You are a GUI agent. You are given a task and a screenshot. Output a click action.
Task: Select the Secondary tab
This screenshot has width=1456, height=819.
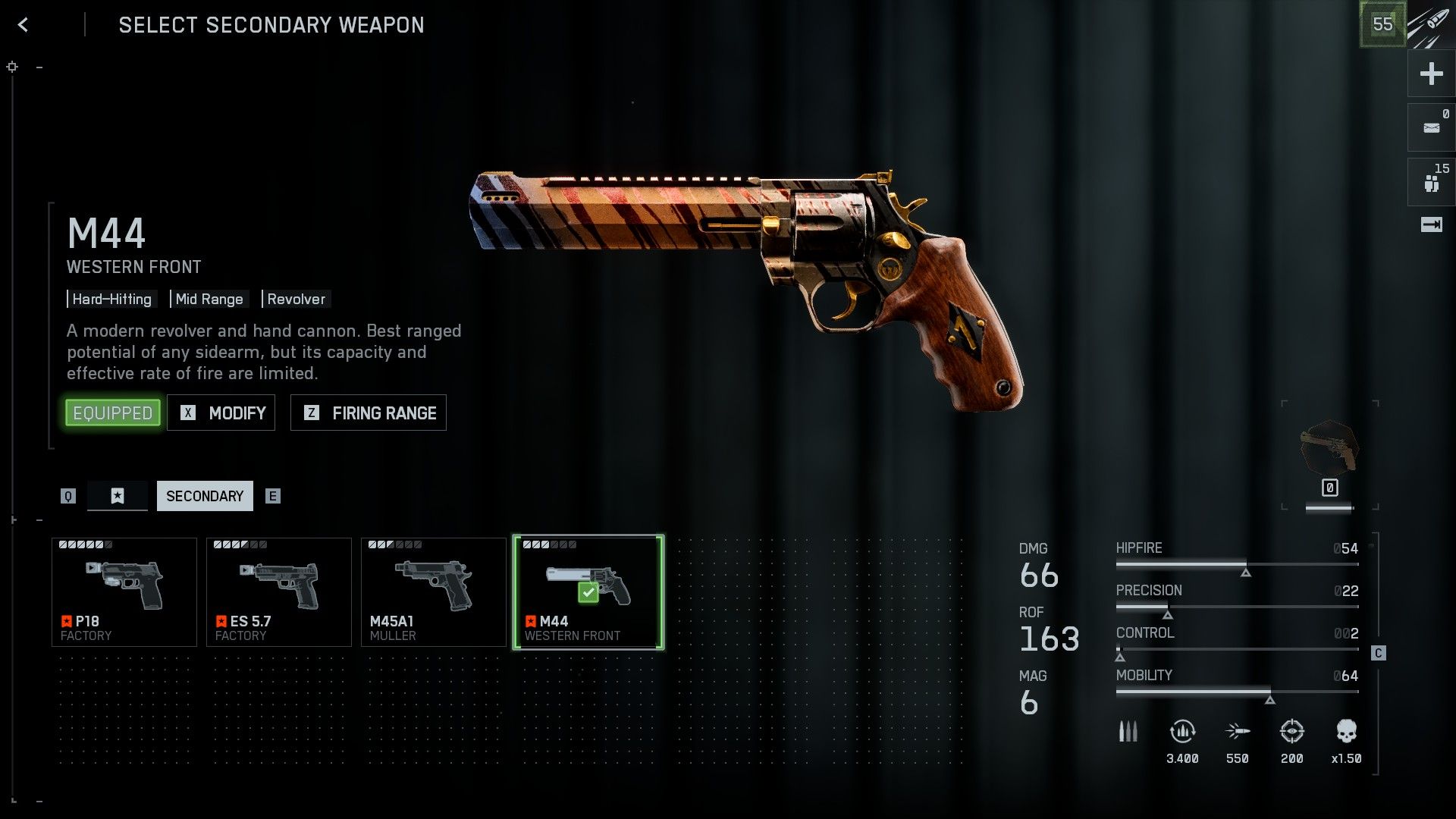click(x=205, y=496)
